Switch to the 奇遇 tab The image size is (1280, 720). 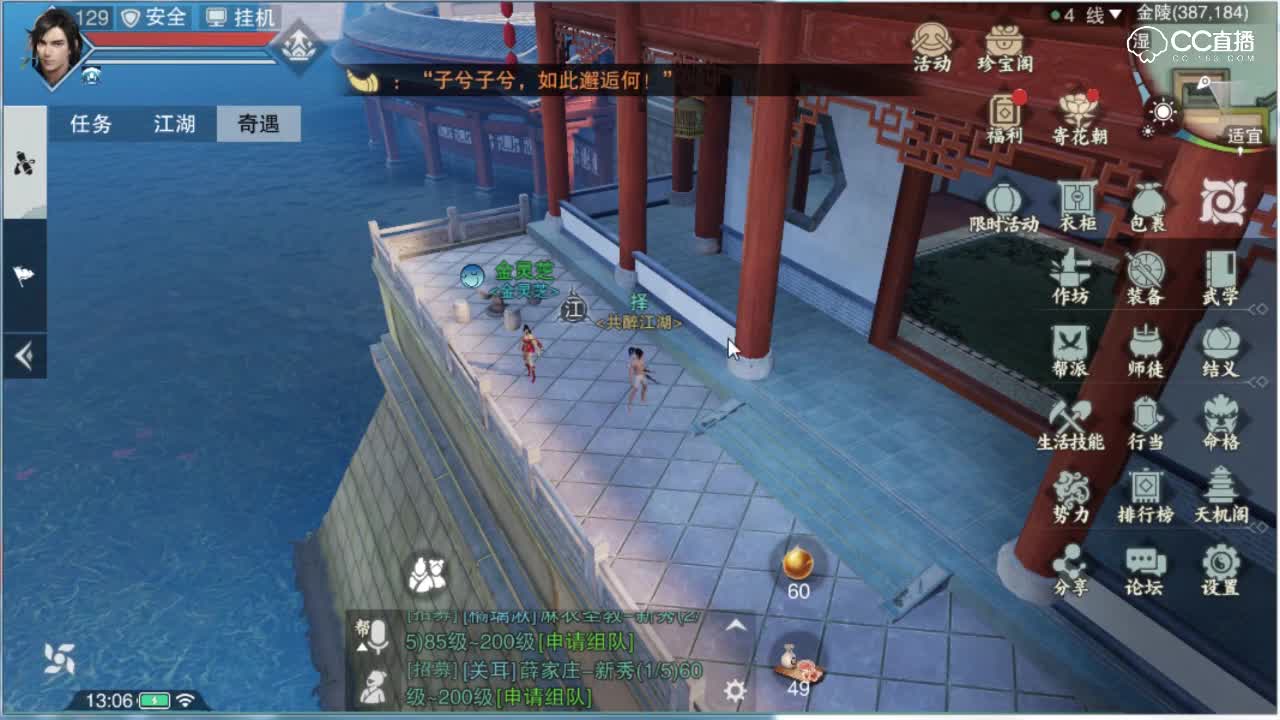tap(258, 125)
